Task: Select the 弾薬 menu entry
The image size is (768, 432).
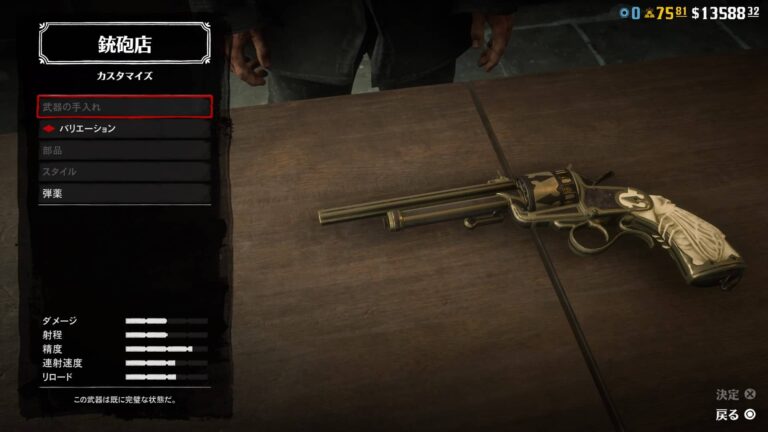Action: [x=125, y=193]
